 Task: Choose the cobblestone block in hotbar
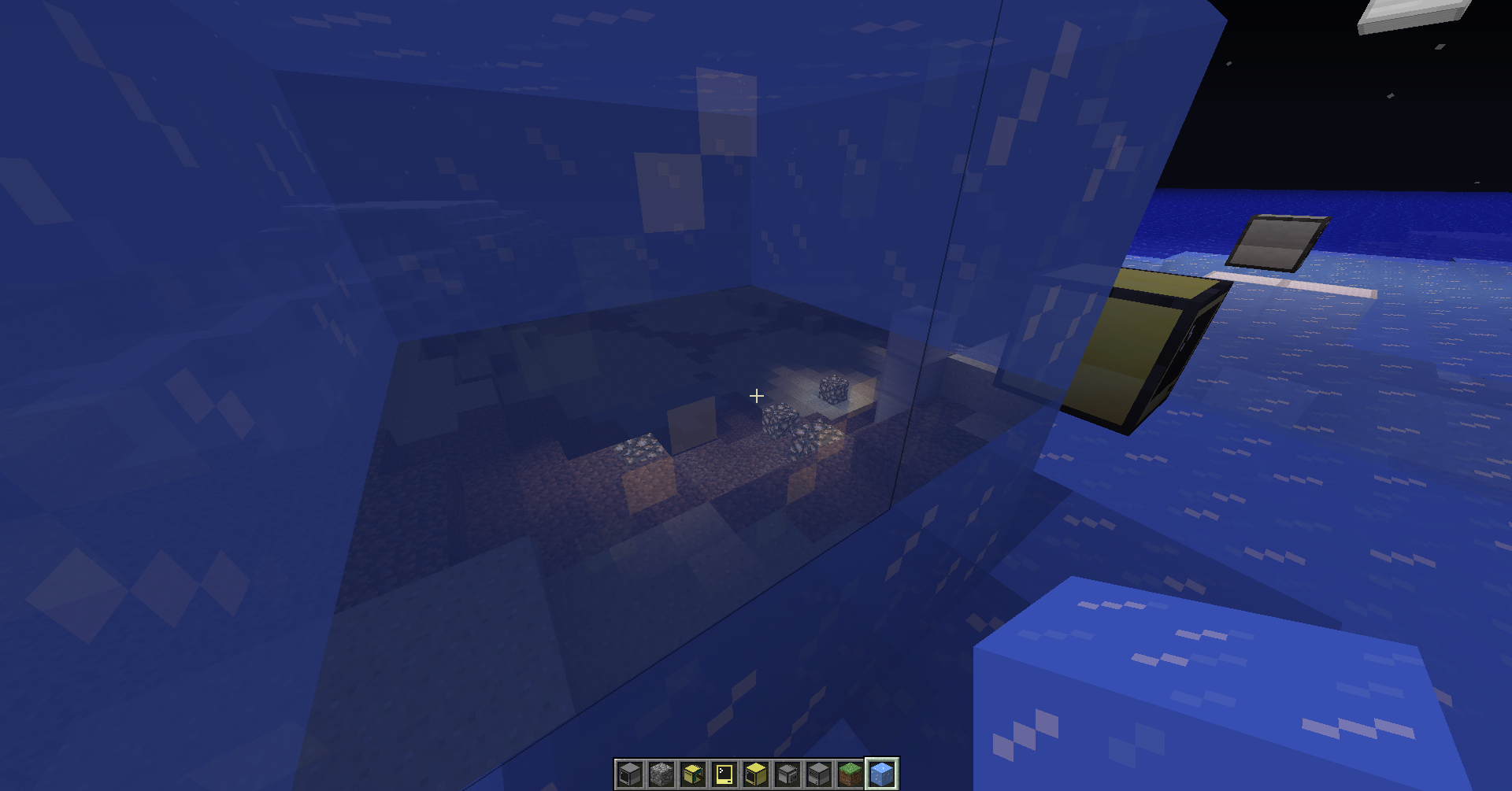pyautogui.click(x=661, y=774)
